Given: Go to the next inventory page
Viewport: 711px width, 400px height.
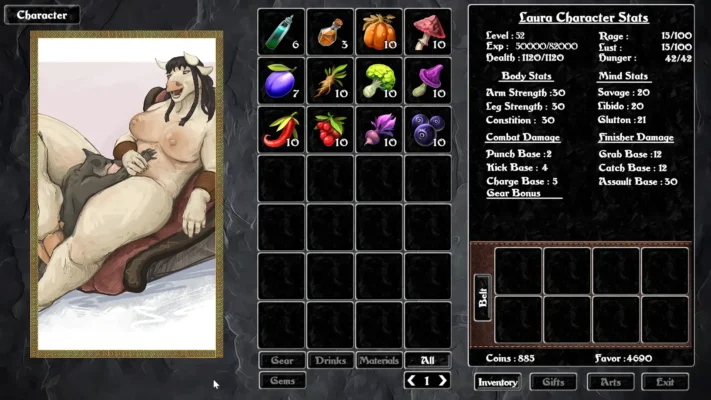Looking at the screenshot, I should point(442,381).
